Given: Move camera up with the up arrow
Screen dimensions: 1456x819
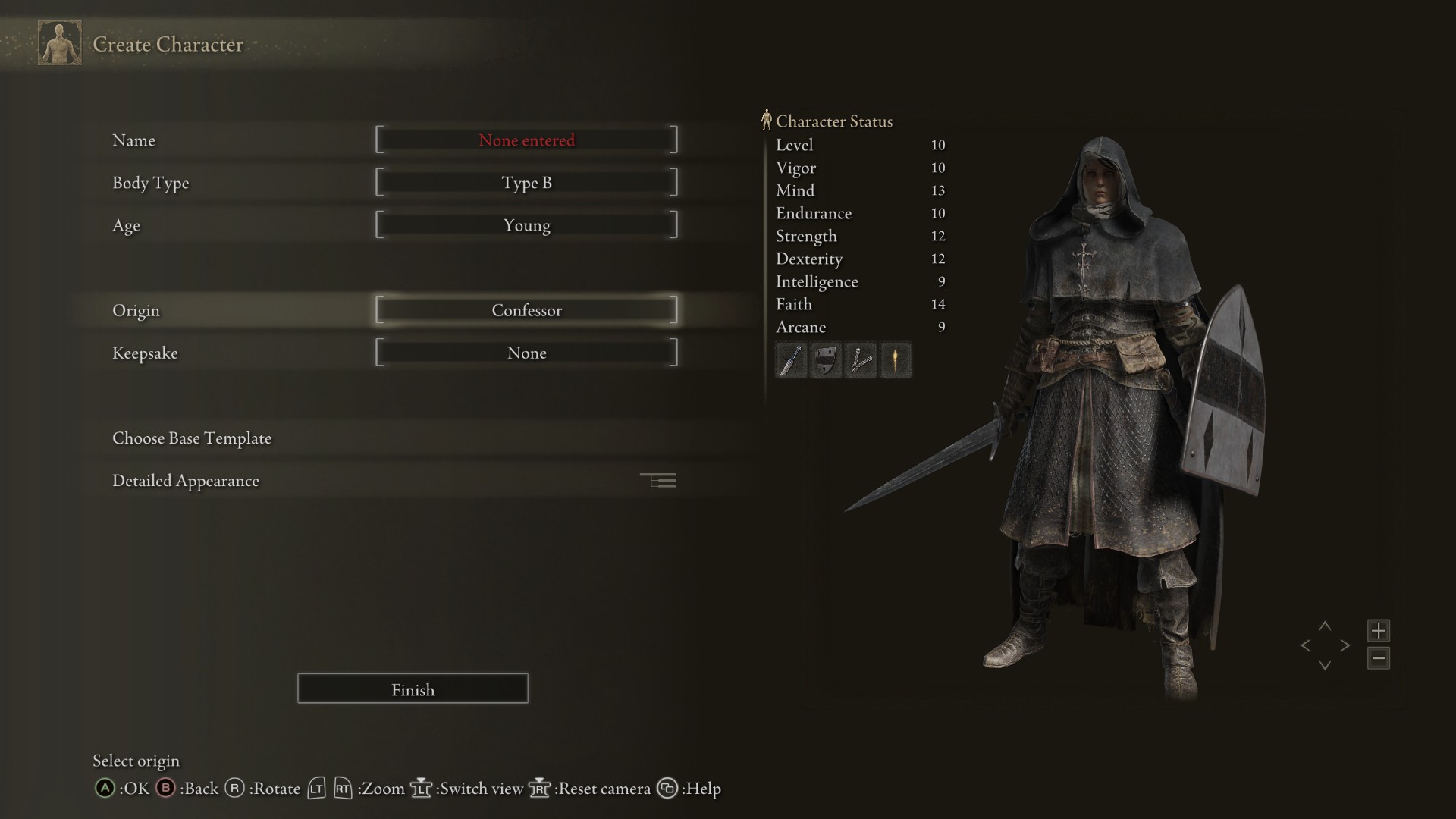Looking at the screenshot, I should (1325, 626).
